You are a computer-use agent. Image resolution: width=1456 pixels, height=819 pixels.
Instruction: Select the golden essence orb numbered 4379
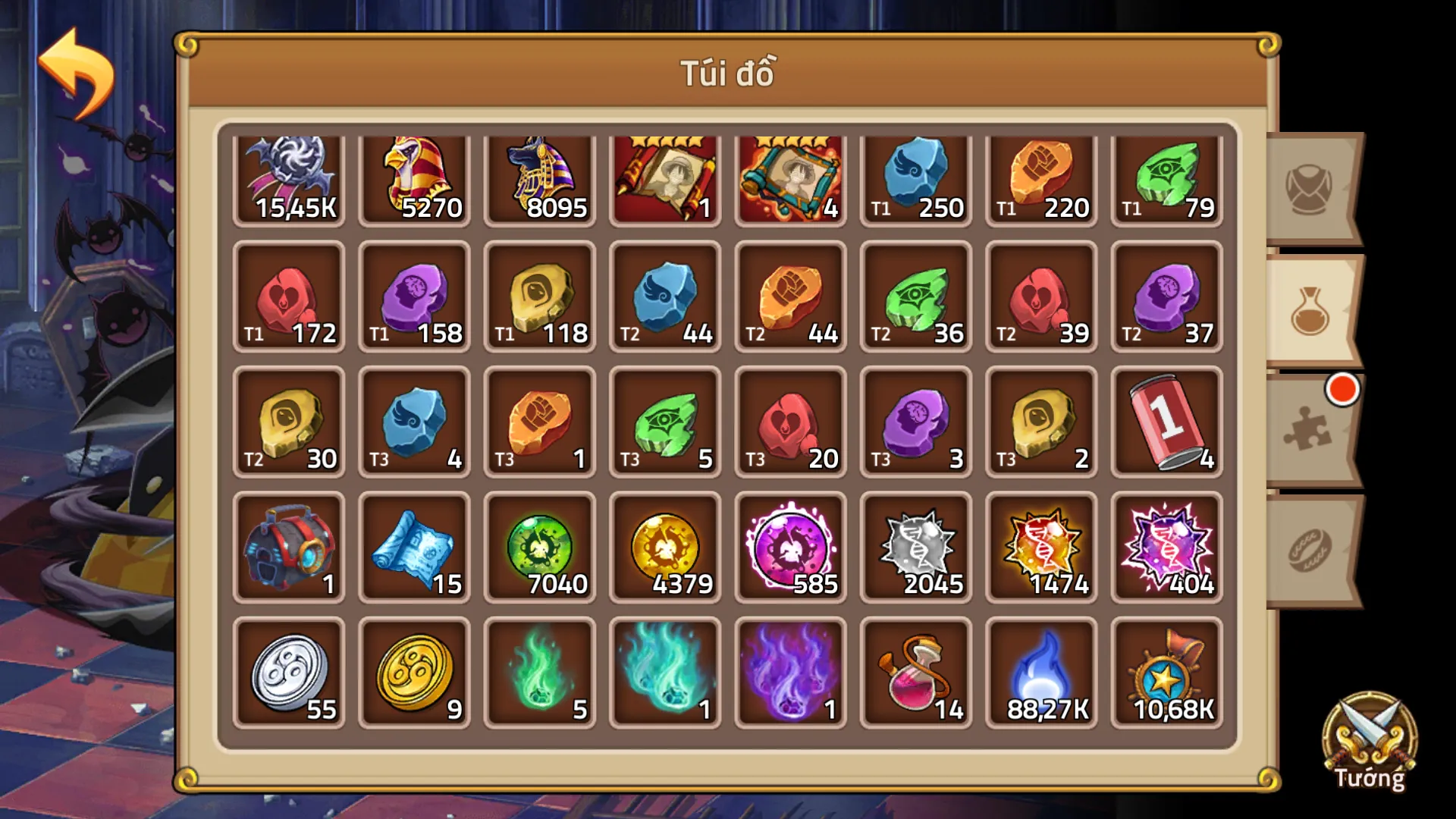point(664,548)
